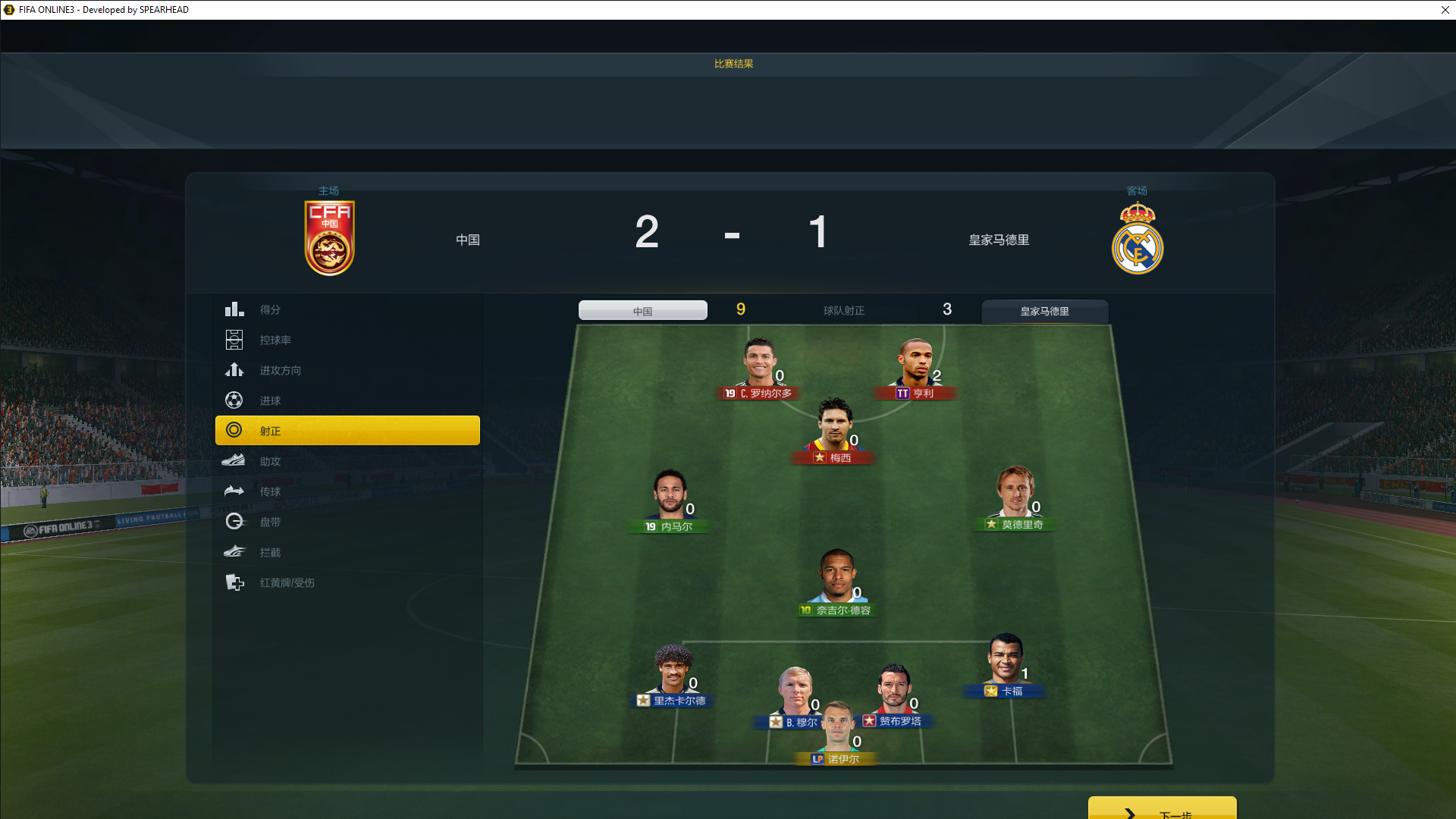Screen dimensions: 1456x819
Task: Select the 控球率 possession entry
Action: point(275,340)
